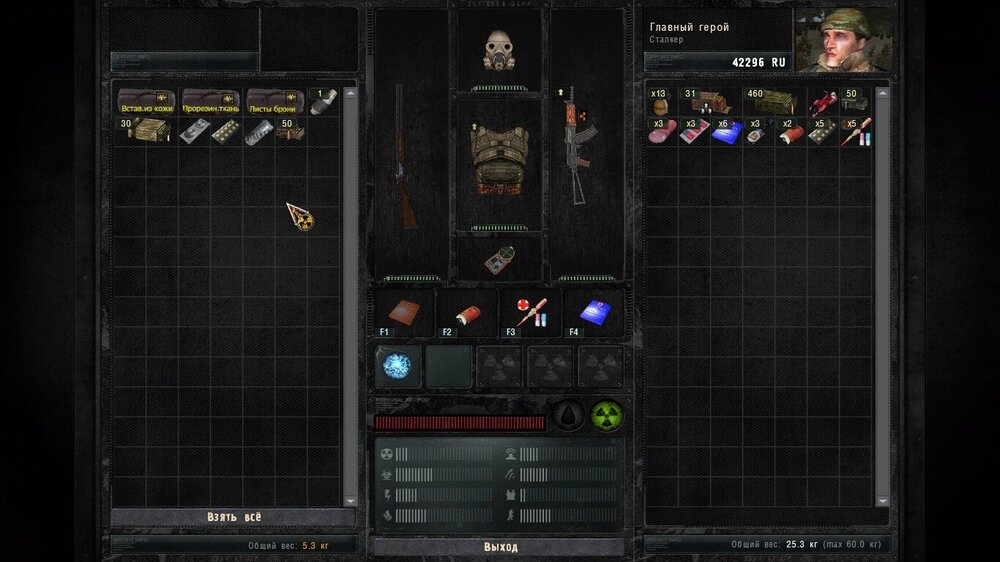Click the green radiation symbol button
The height and width of the screenshot is (562, 1000).
tap(605, 415)
